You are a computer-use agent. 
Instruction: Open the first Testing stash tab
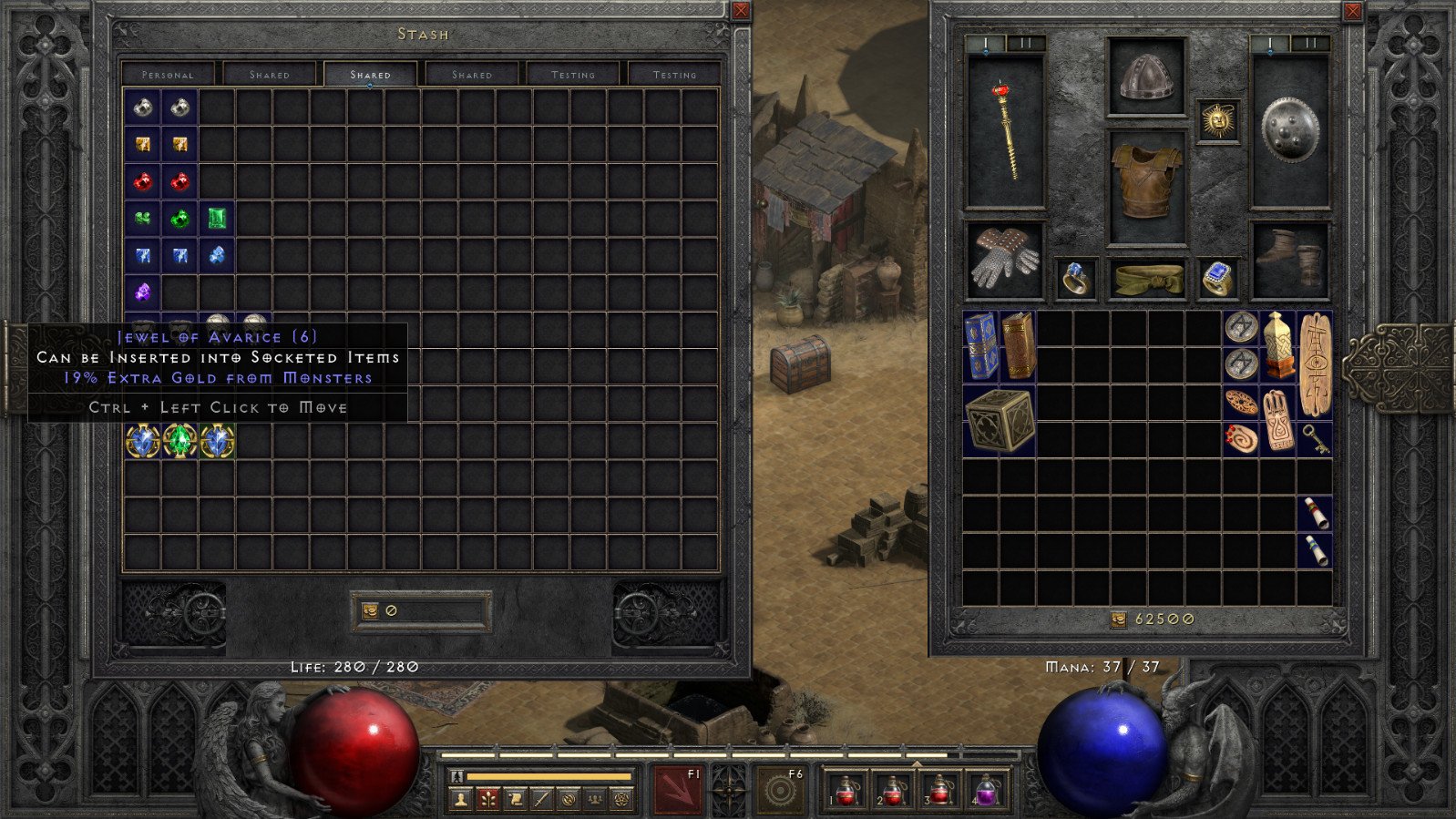click(x=571, y=75)
